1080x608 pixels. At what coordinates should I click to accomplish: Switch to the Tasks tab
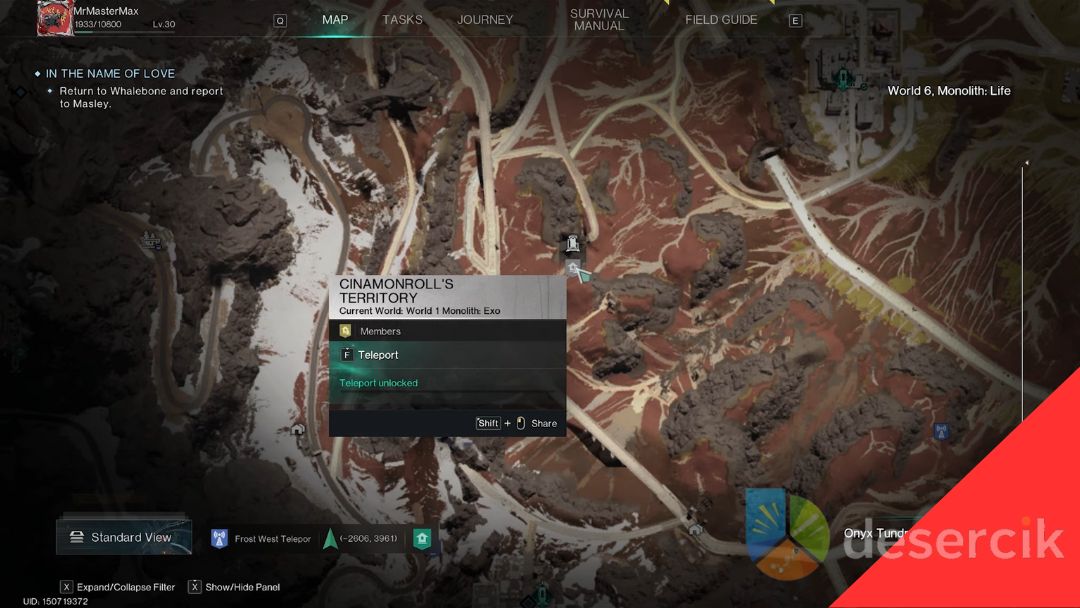point(402,20)
